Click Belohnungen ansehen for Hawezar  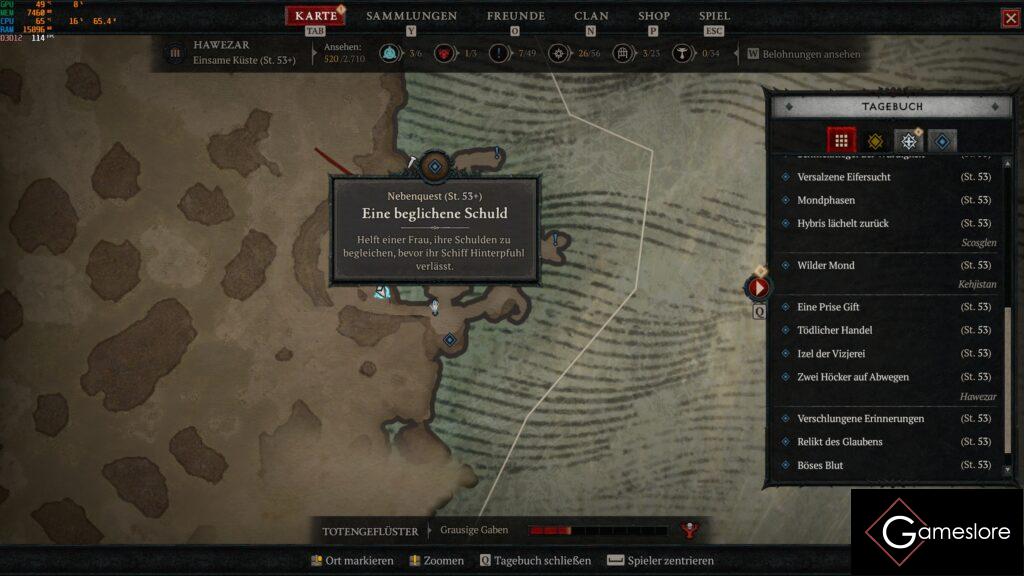click(811, 54)
